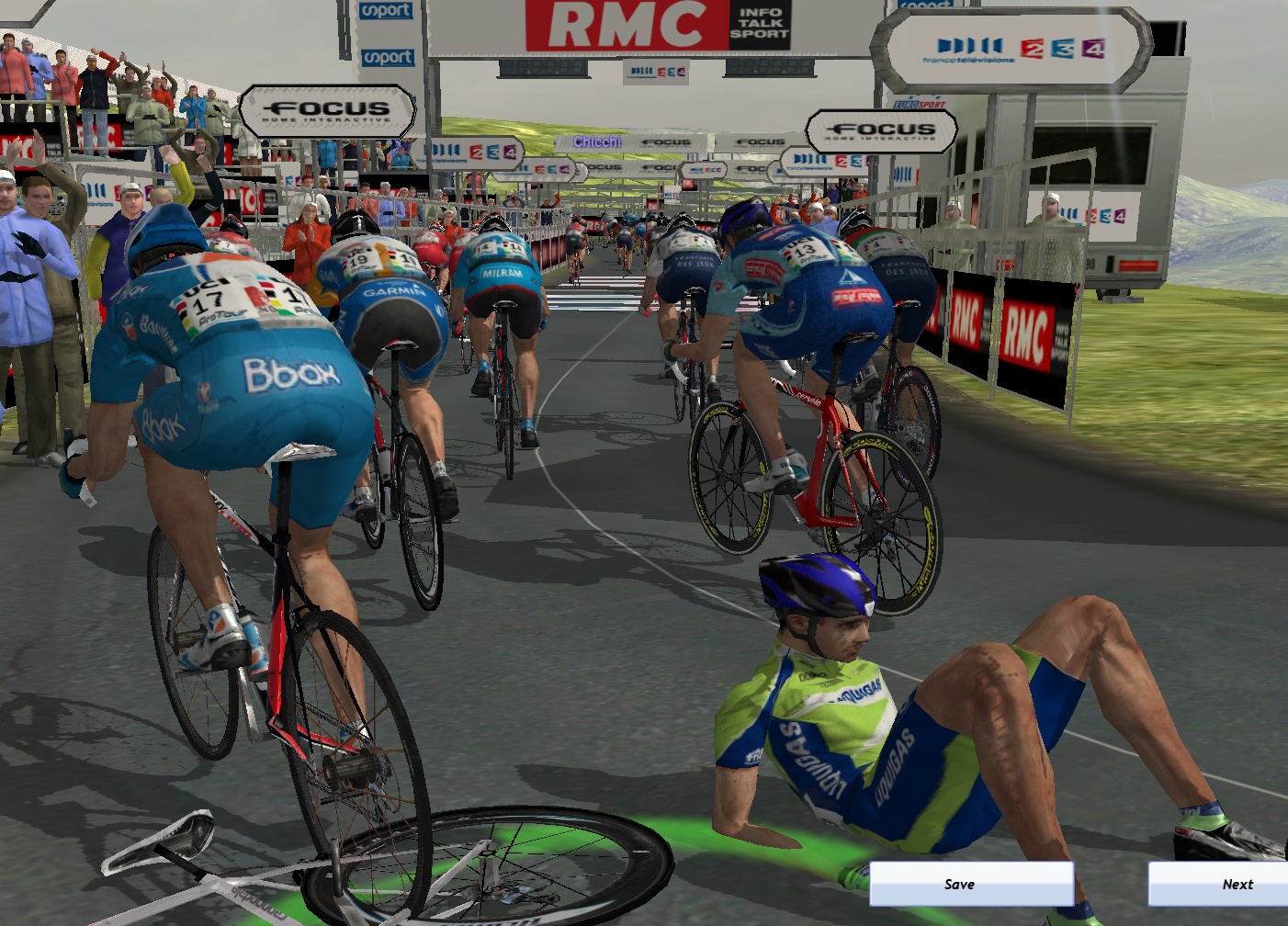
Task: Click the Save button
Action: pyautogui.click(x=971, y=884)
